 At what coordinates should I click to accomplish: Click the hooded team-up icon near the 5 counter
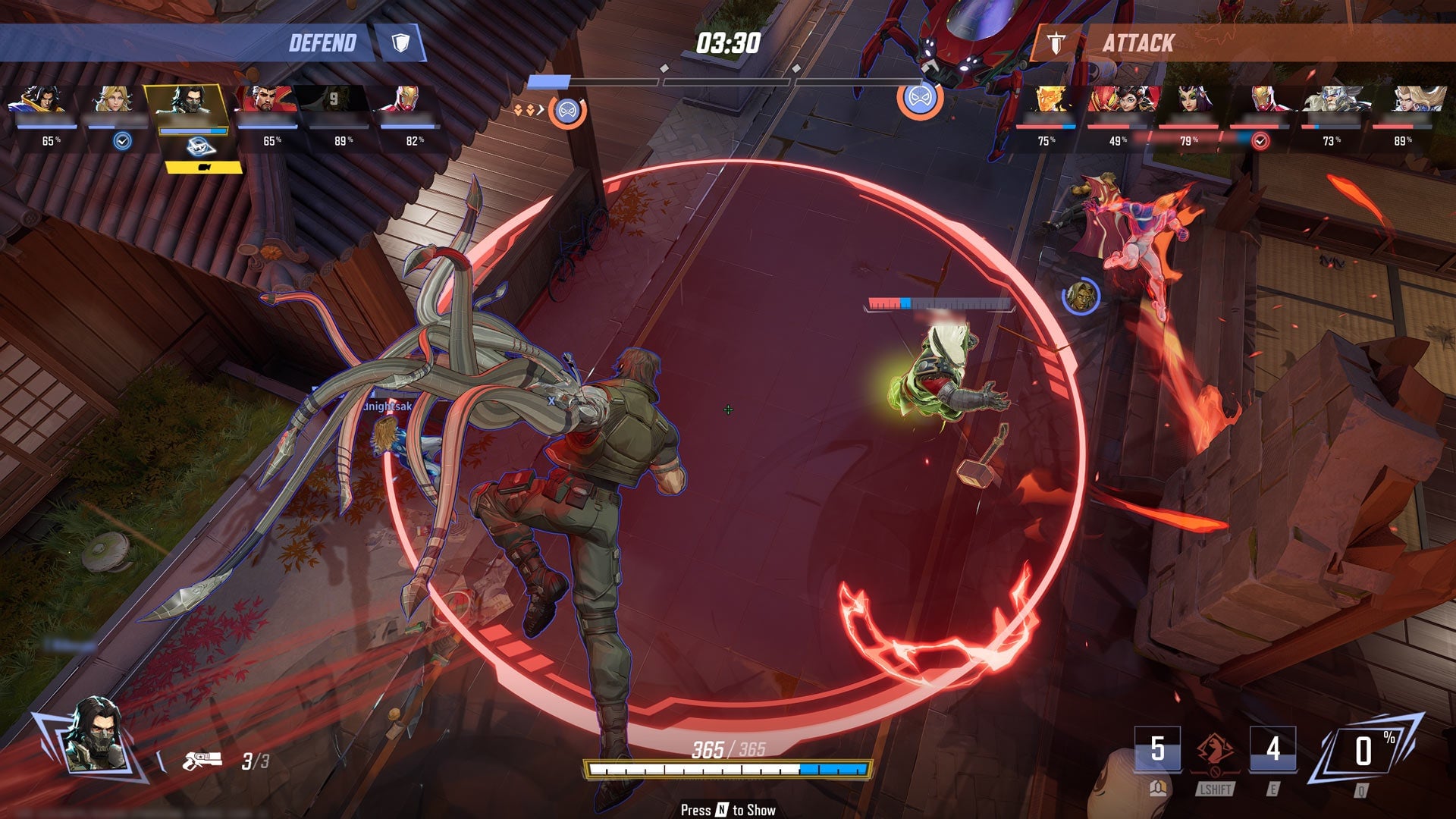point(1158,789)
